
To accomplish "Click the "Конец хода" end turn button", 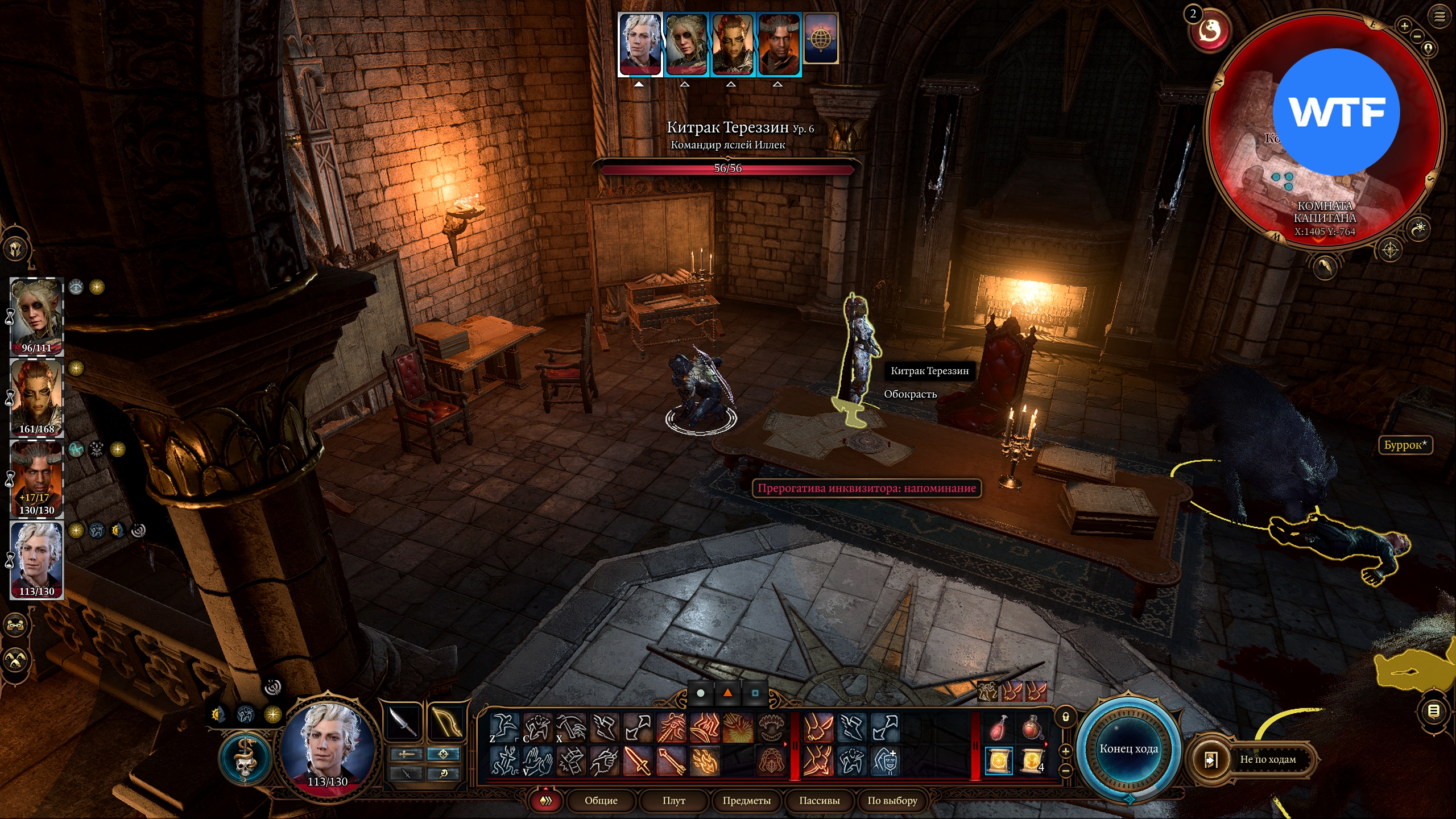I will coord(1128,748).
